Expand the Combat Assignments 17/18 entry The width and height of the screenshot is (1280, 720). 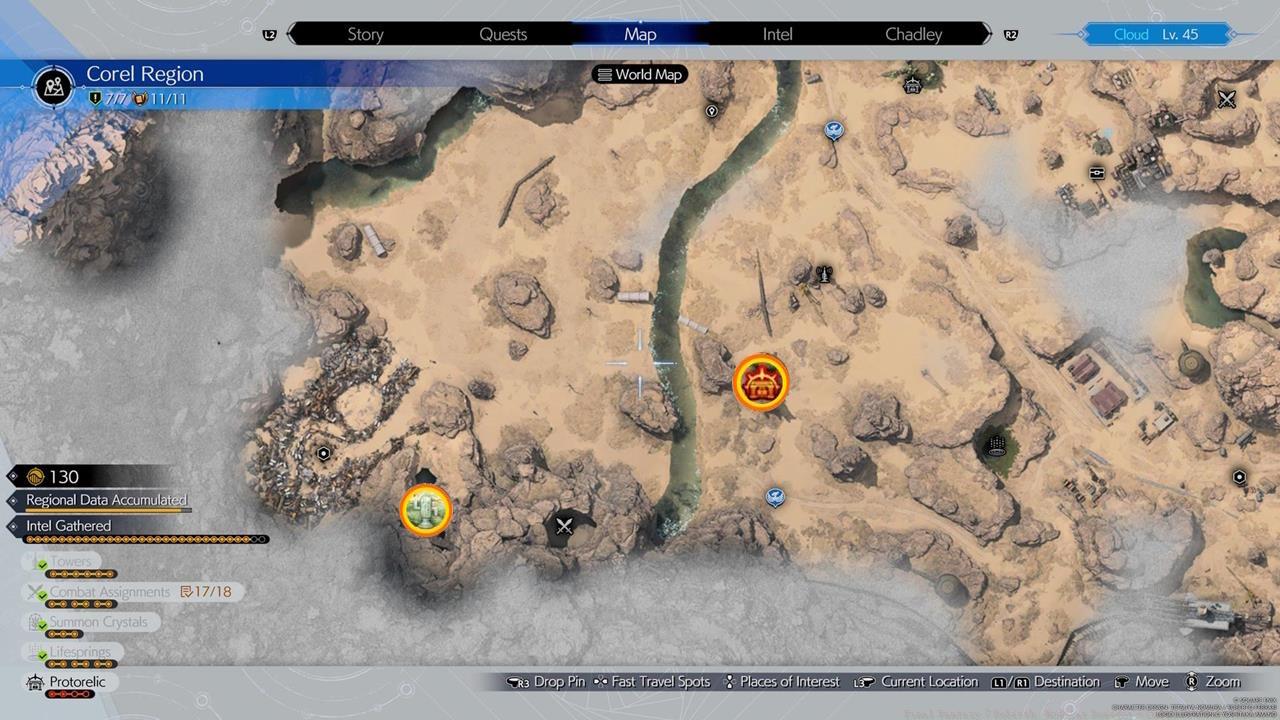pyautogui.click(x=110, y=591)
